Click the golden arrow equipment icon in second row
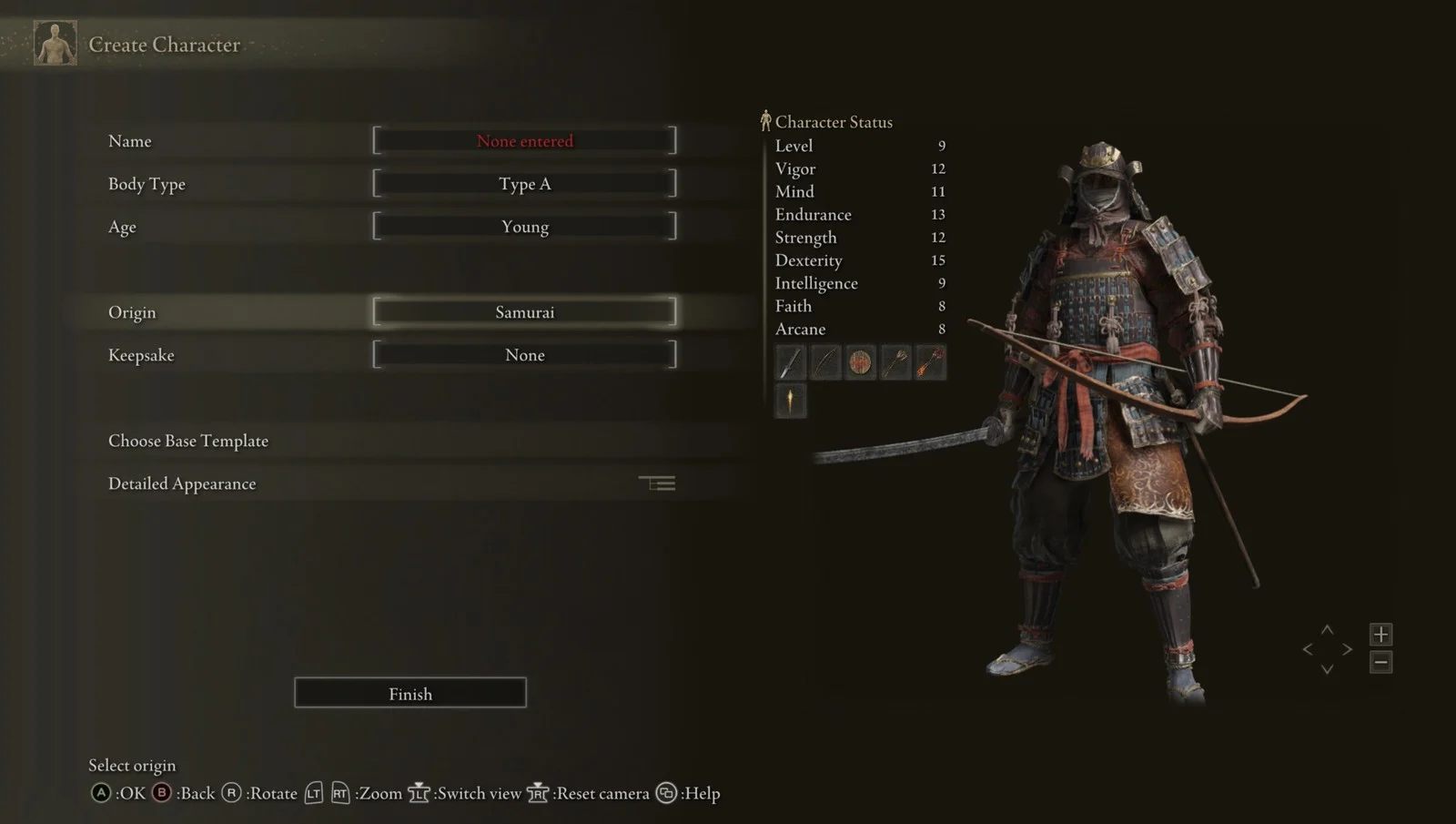The width and height of the screenshot is (1456, 824). click(x=789, y=402)
